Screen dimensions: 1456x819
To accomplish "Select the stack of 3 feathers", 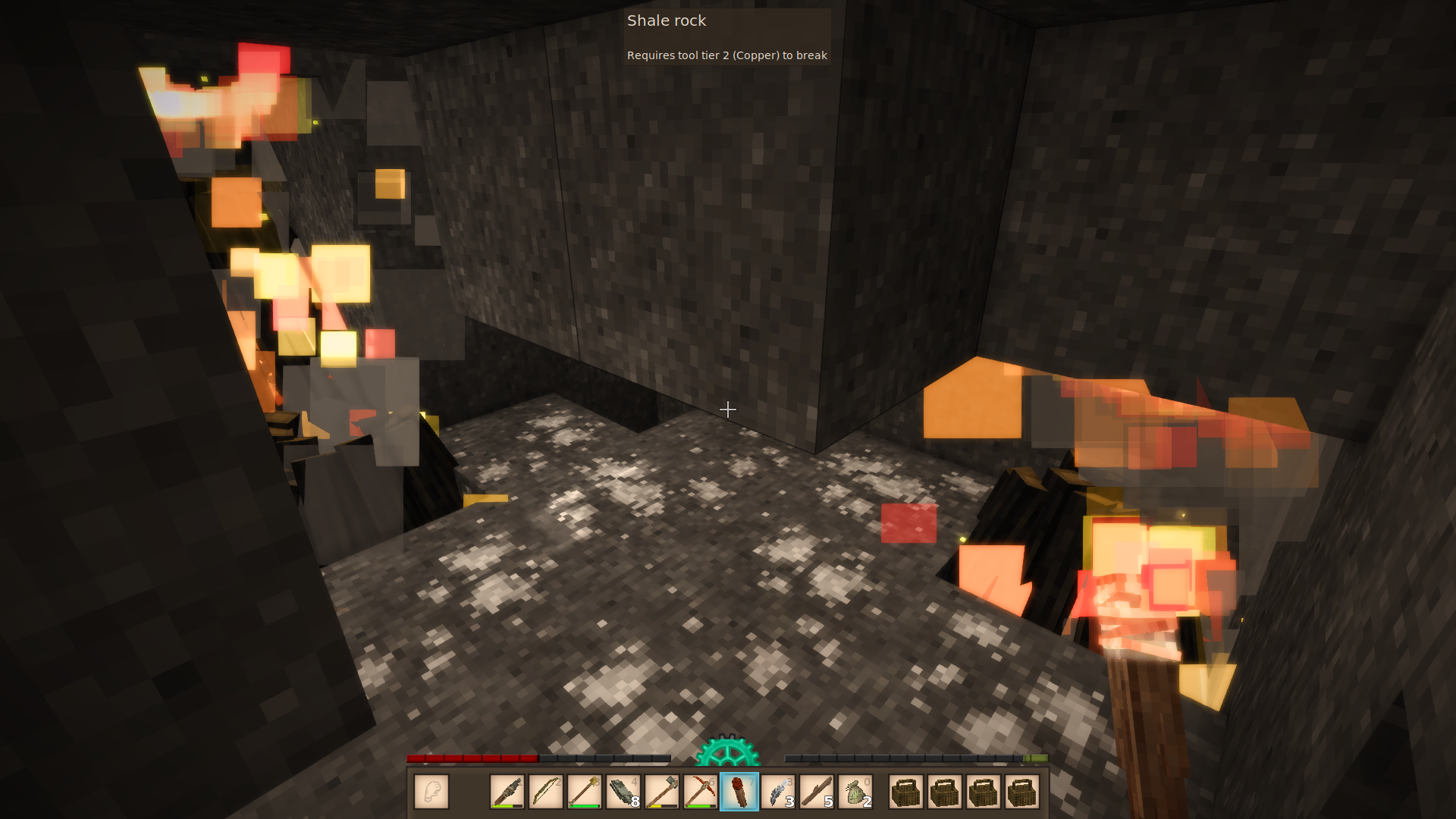I will pos(778,792).
